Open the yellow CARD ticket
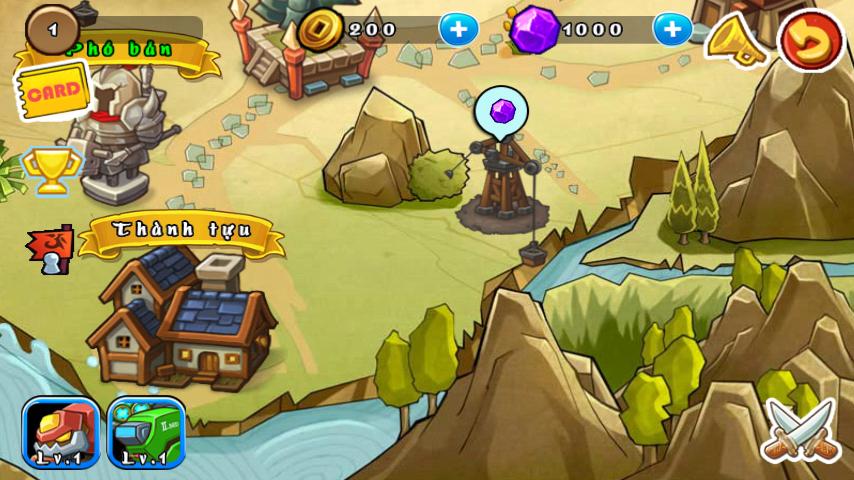The width and height of the screenshot is (854, 480). click(52, 92)
